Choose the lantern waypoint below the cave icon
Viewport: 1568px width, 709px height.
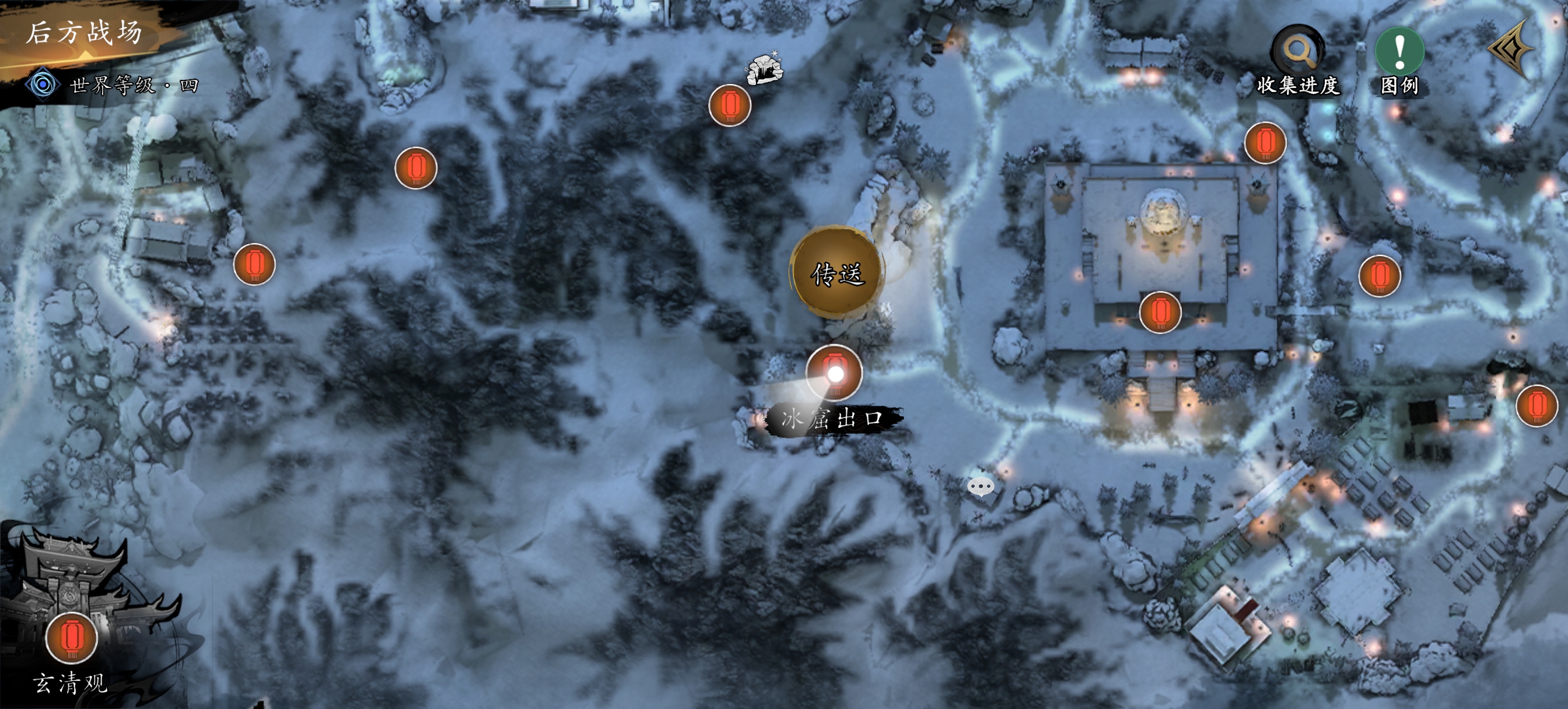(x=730, y=106)
